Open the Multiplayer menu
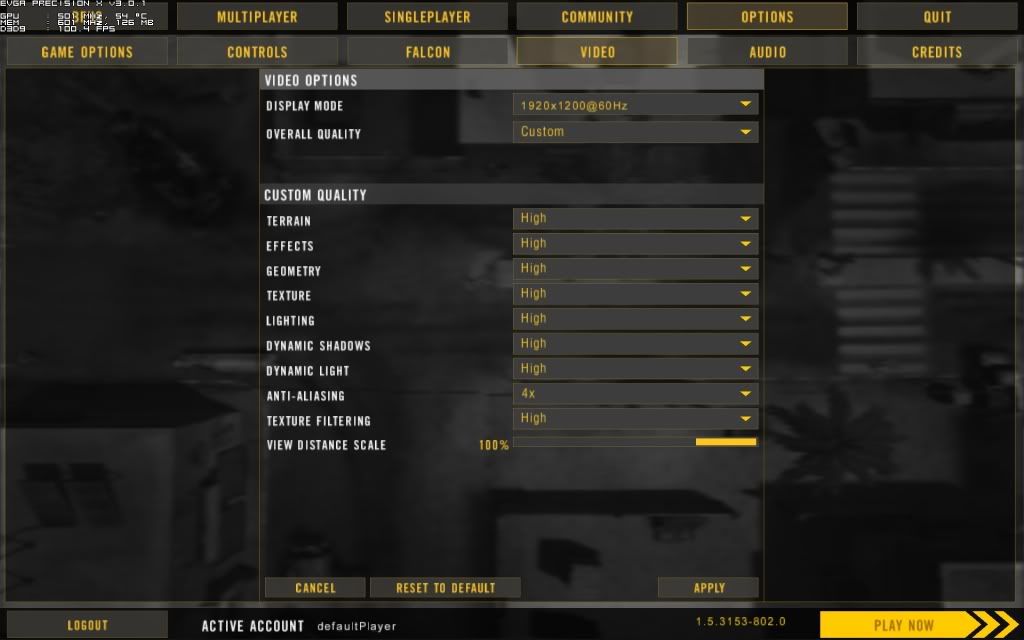The width and height of the screenshot is (1024, 640). 257,17
